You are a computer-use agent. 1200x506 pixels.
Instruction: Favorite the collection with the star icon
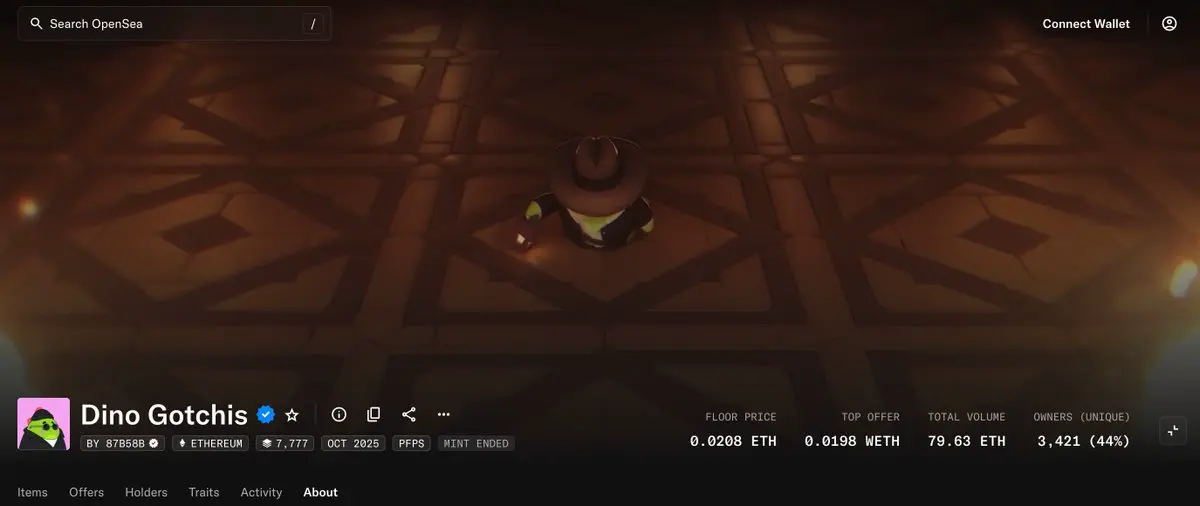(292, 414)
